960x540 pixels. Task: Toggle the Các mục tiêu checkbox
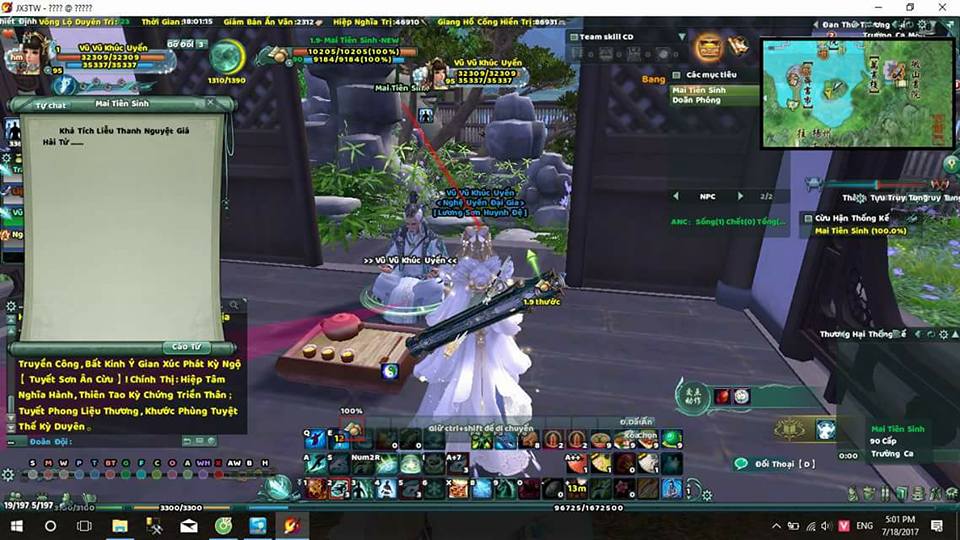pyautogui.click(x=676, y=75)
